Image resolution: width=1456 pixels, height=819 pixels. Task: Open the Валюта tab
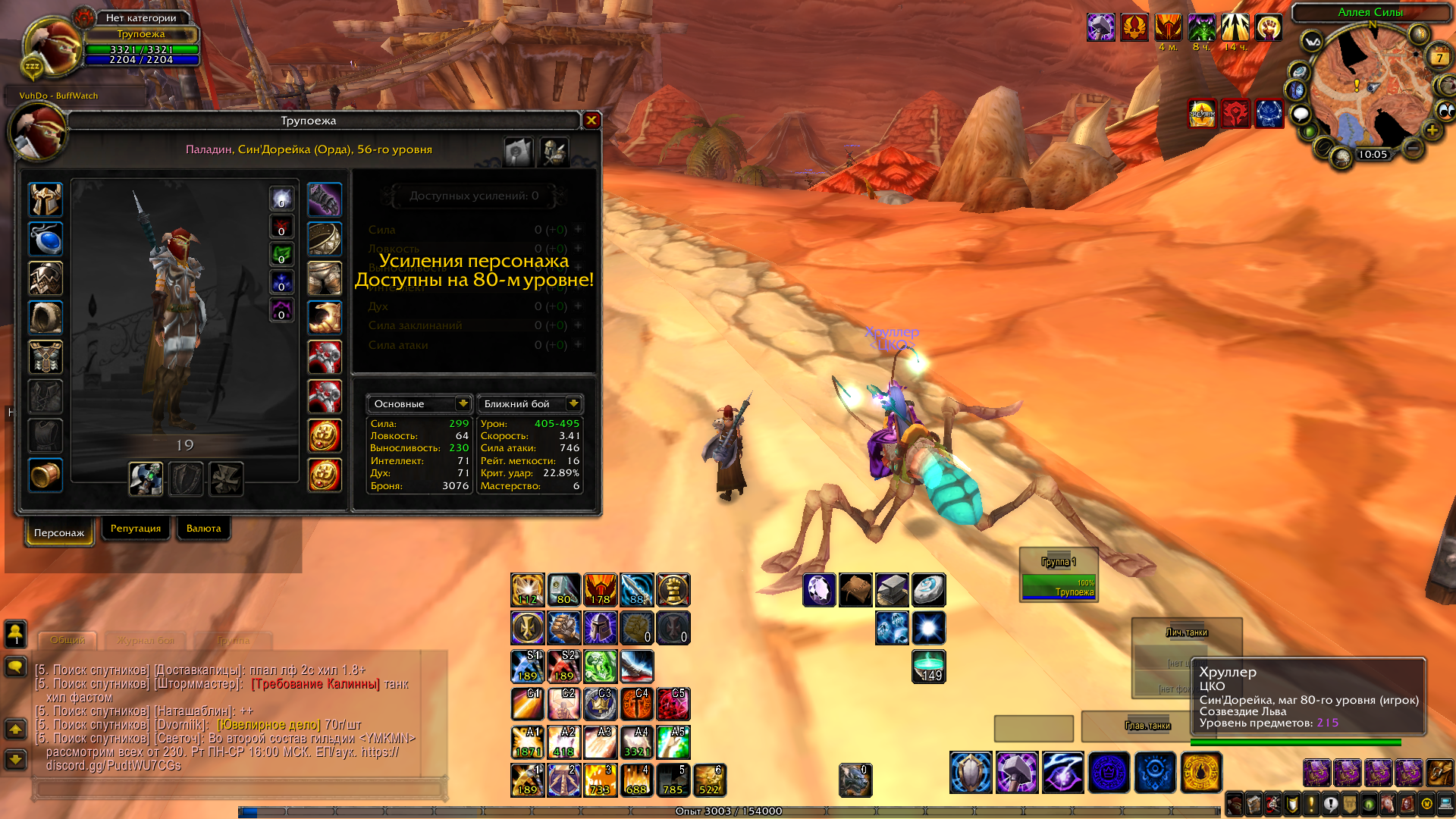tap(203, 529)
